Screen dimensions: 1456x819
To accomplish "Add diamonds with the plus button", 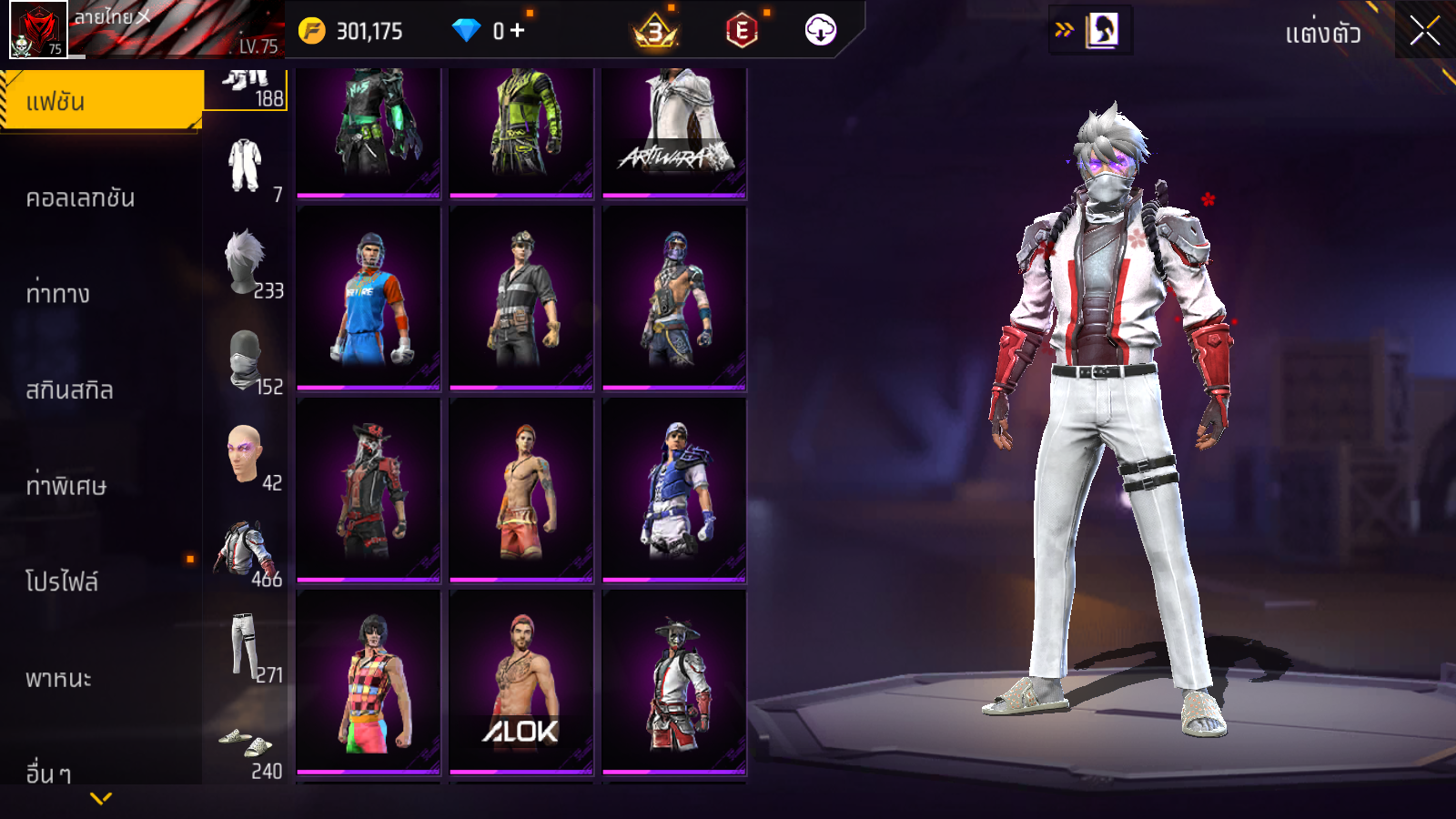I will pyautogui.click(x=518, y=31).
